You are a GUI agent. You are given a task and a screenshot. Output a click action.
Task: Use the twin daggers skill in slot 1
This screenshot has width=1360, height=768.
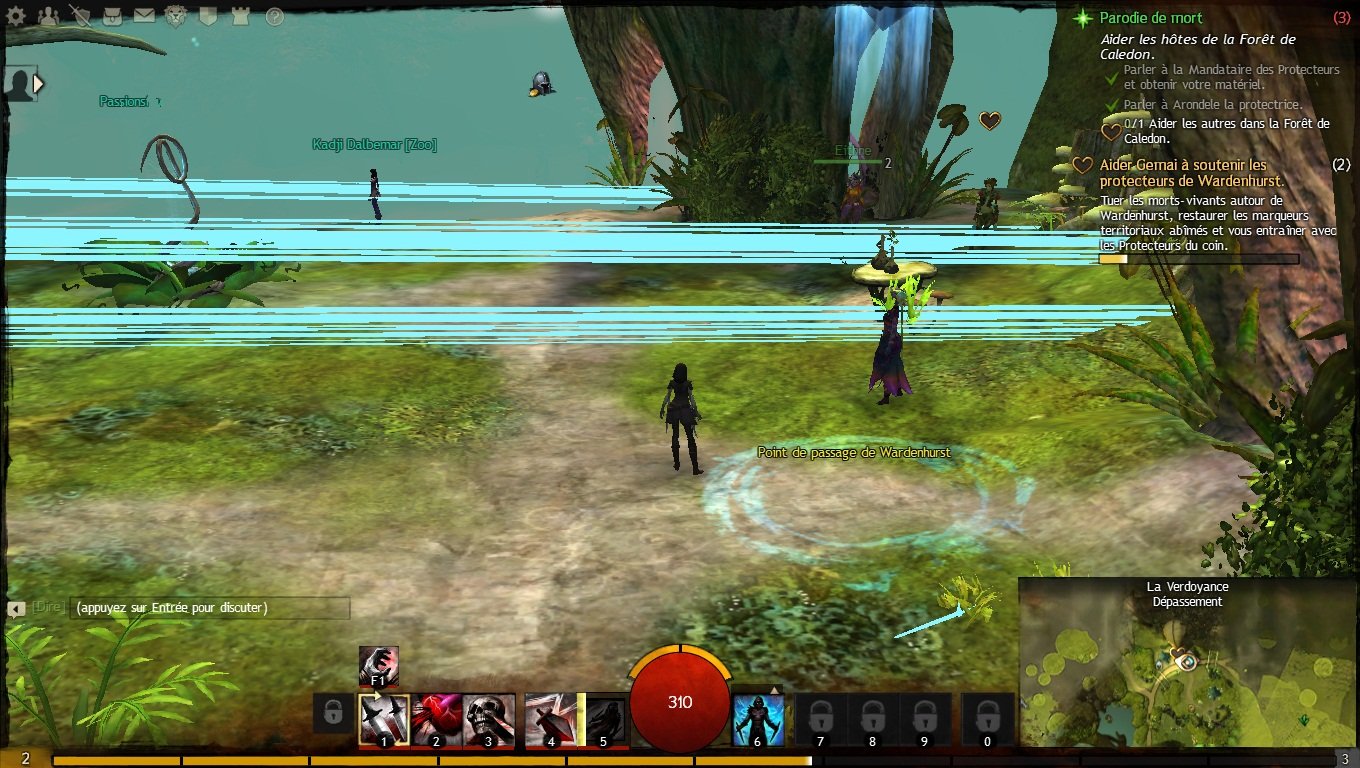pyautogui.click(x=384, y=719)
